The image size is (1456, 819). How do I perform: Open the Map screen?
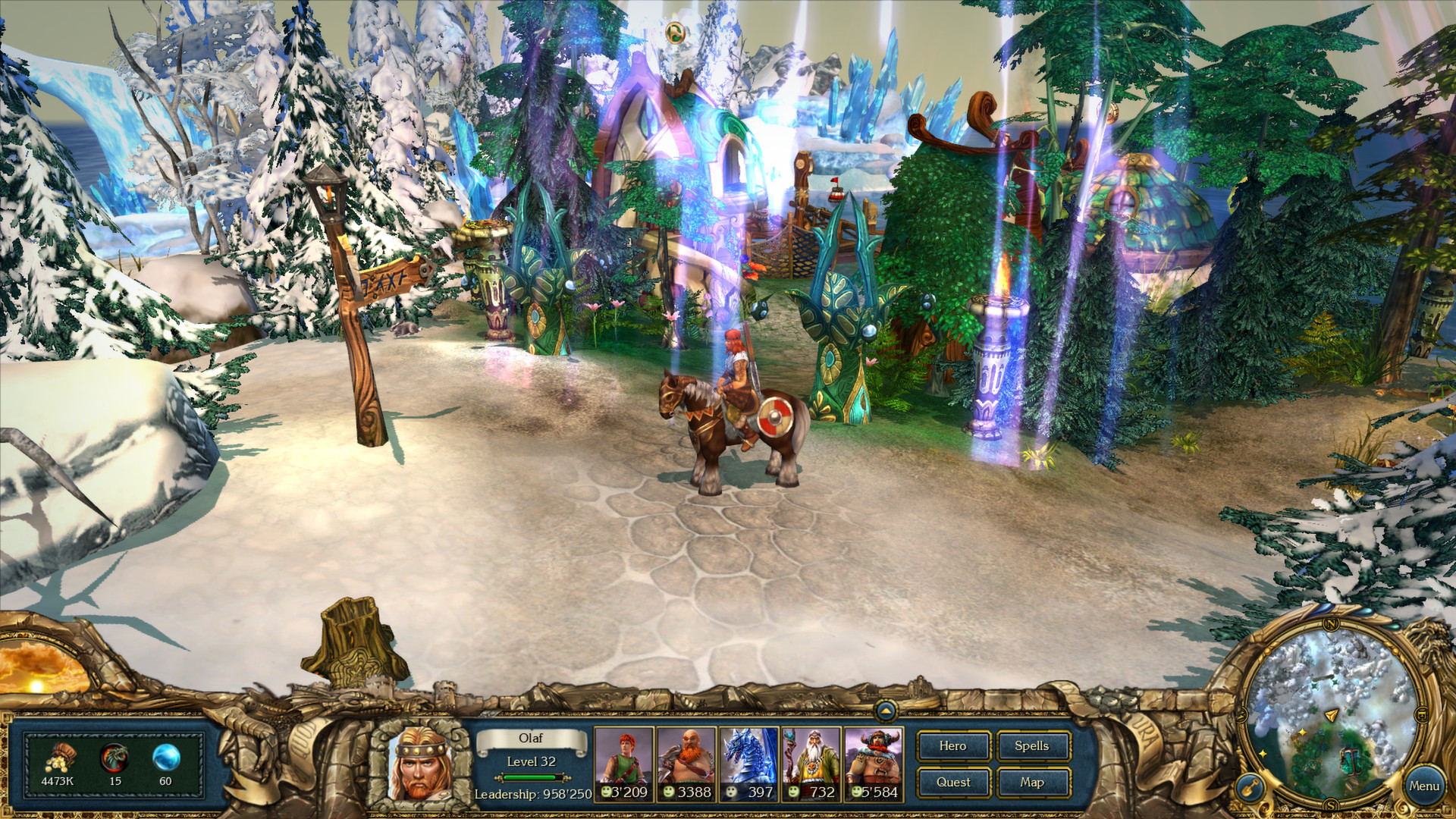[1033, 782]
